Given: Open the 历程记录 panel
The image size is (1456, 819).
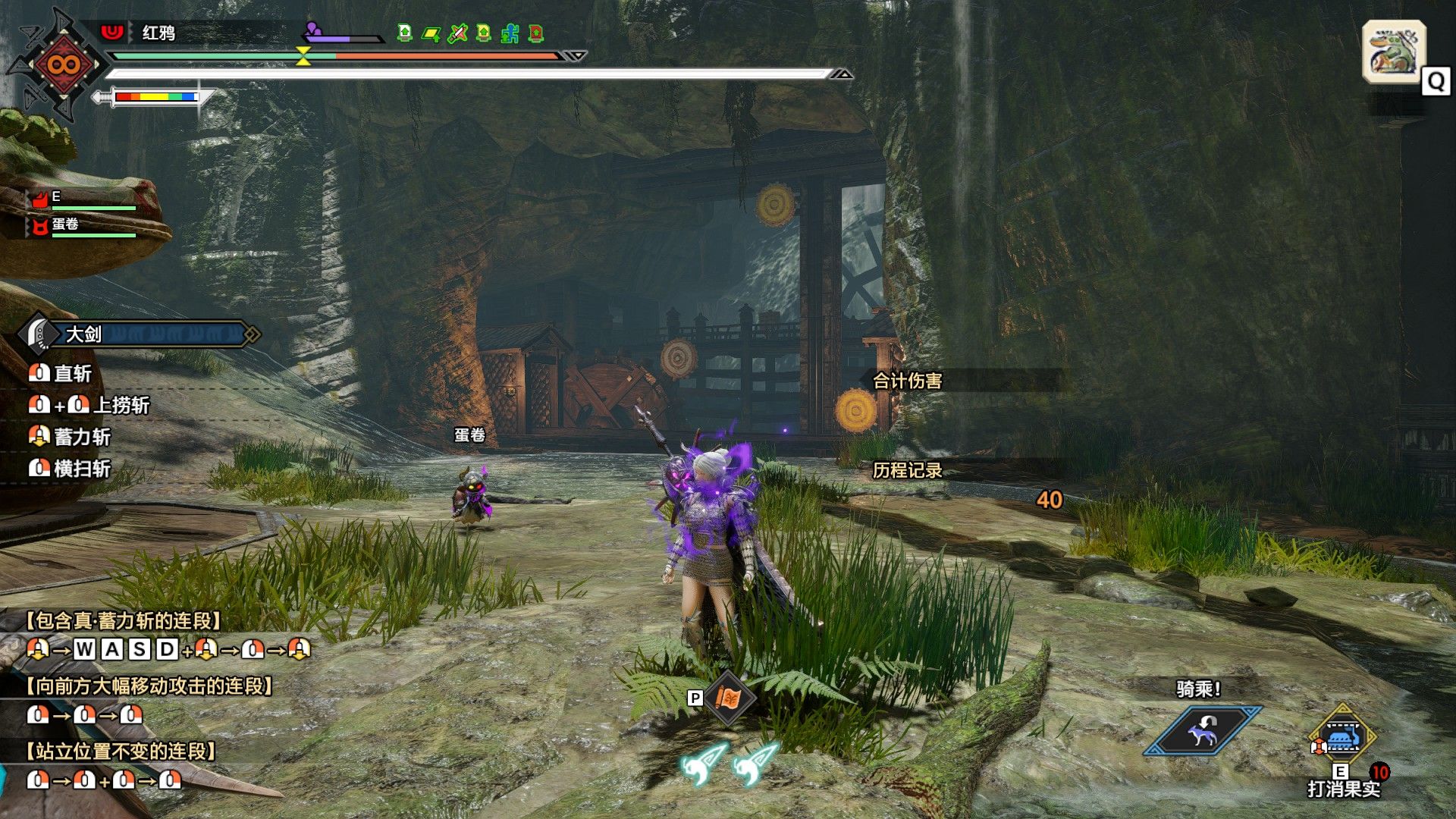Looking at the screenshot, I should [x=907, y=470].
